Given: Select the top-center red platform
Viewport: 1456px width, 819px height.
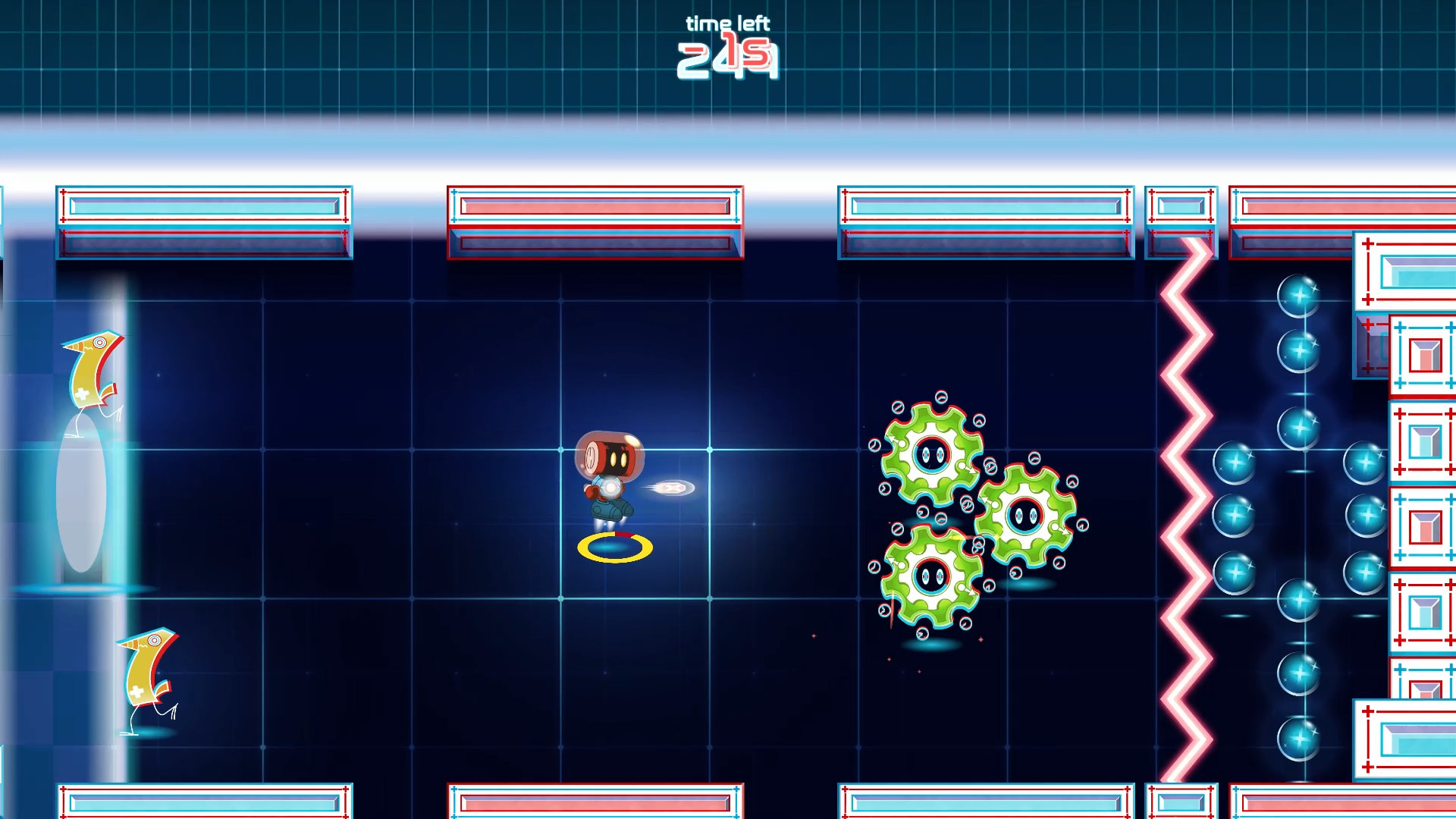Looking at the screenshot, I should 594,222.
